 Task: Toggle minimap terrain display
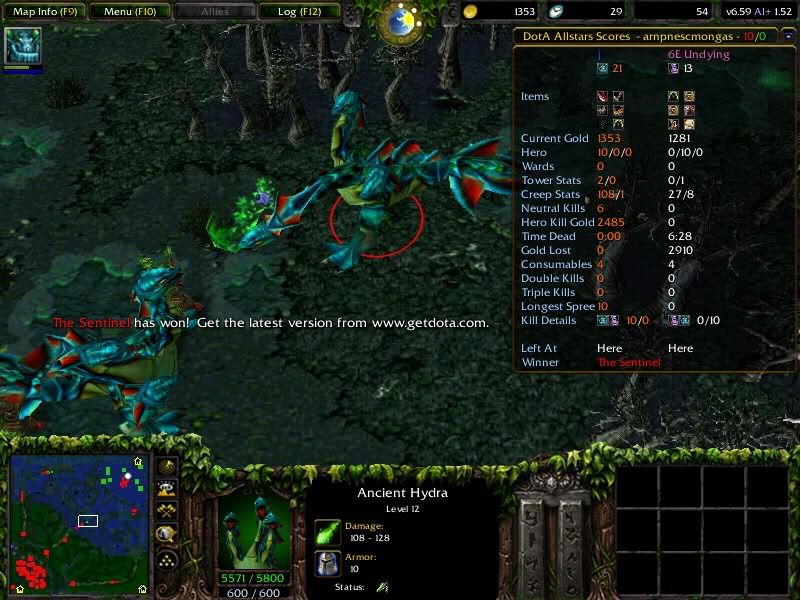tap(167, 489)
